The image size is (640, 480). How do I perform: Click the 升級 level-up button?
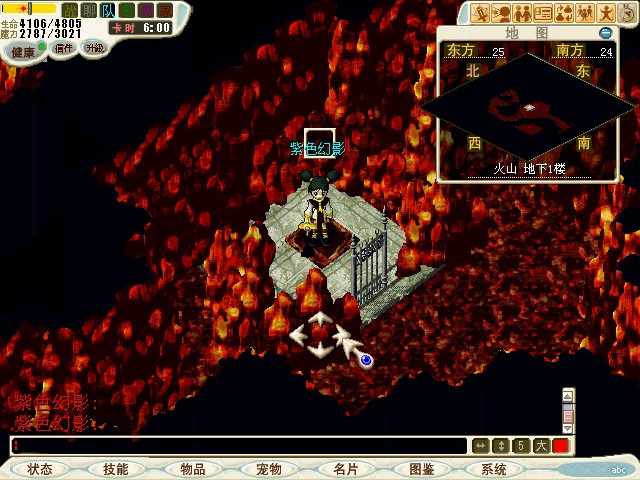tap(94, 47)
